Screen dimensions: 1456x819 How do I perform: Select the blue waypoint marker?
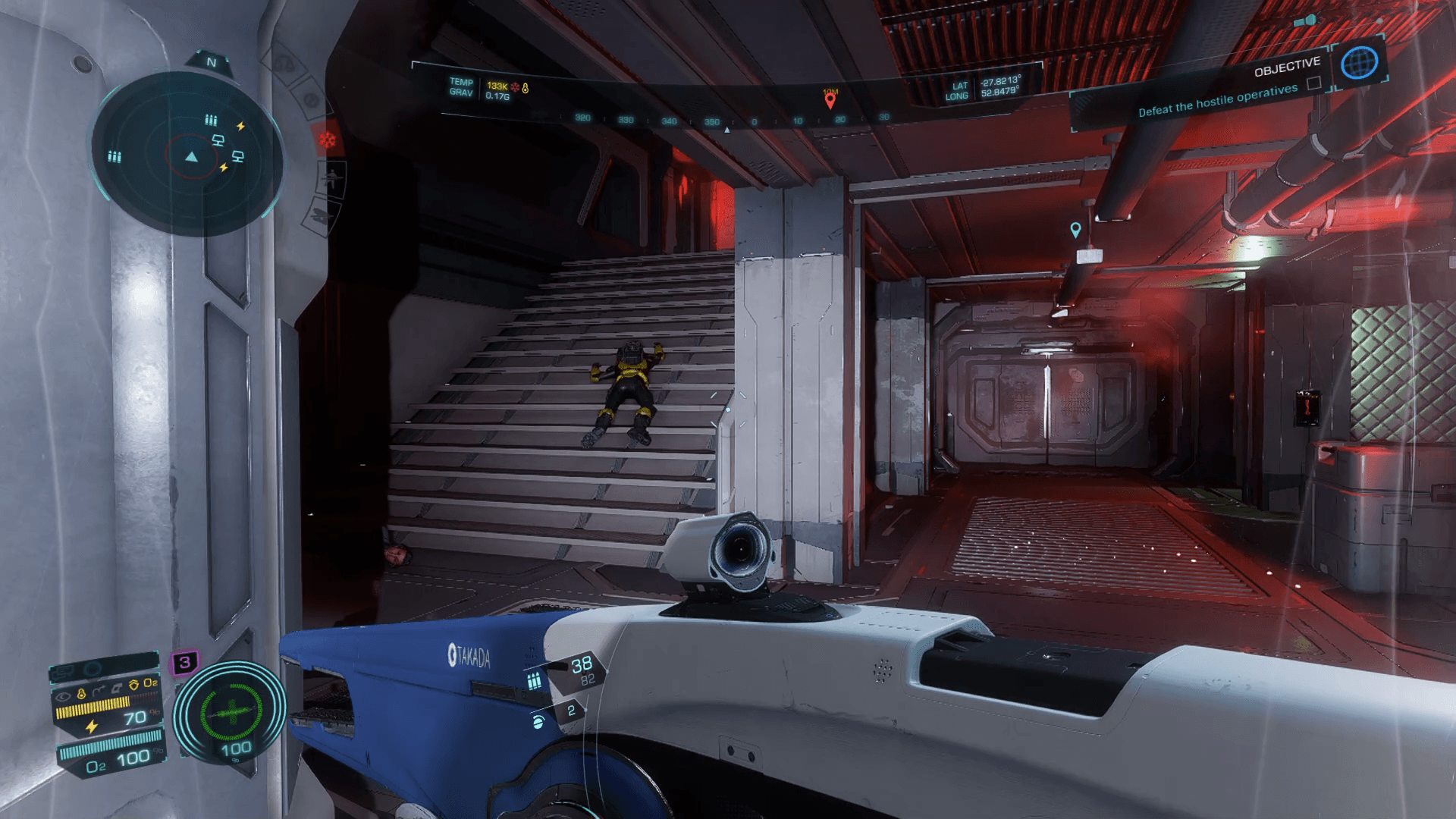click(x=1075, y=230)
